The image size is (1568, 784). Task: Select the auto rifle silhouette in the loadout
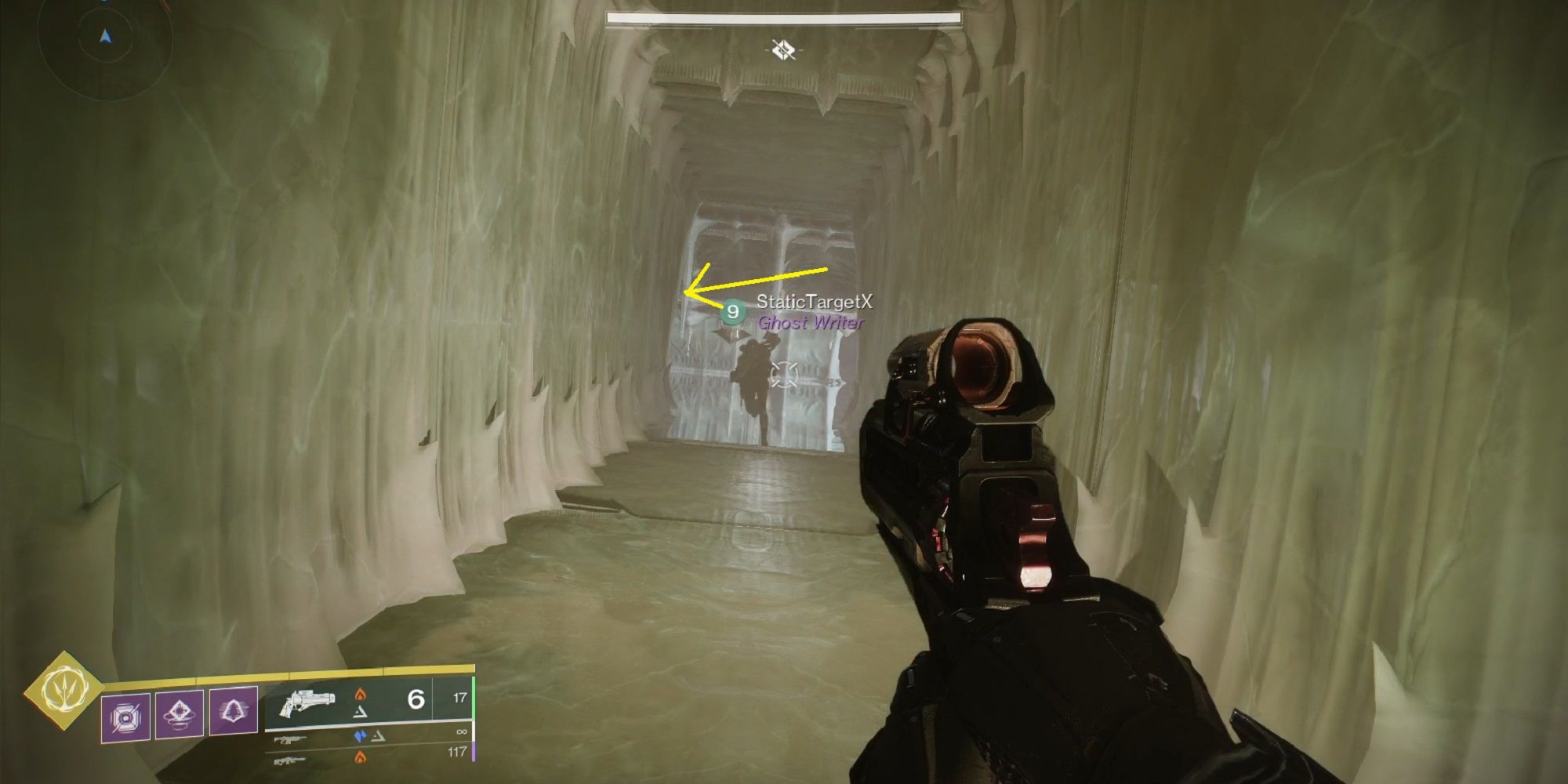pos(290,740)
